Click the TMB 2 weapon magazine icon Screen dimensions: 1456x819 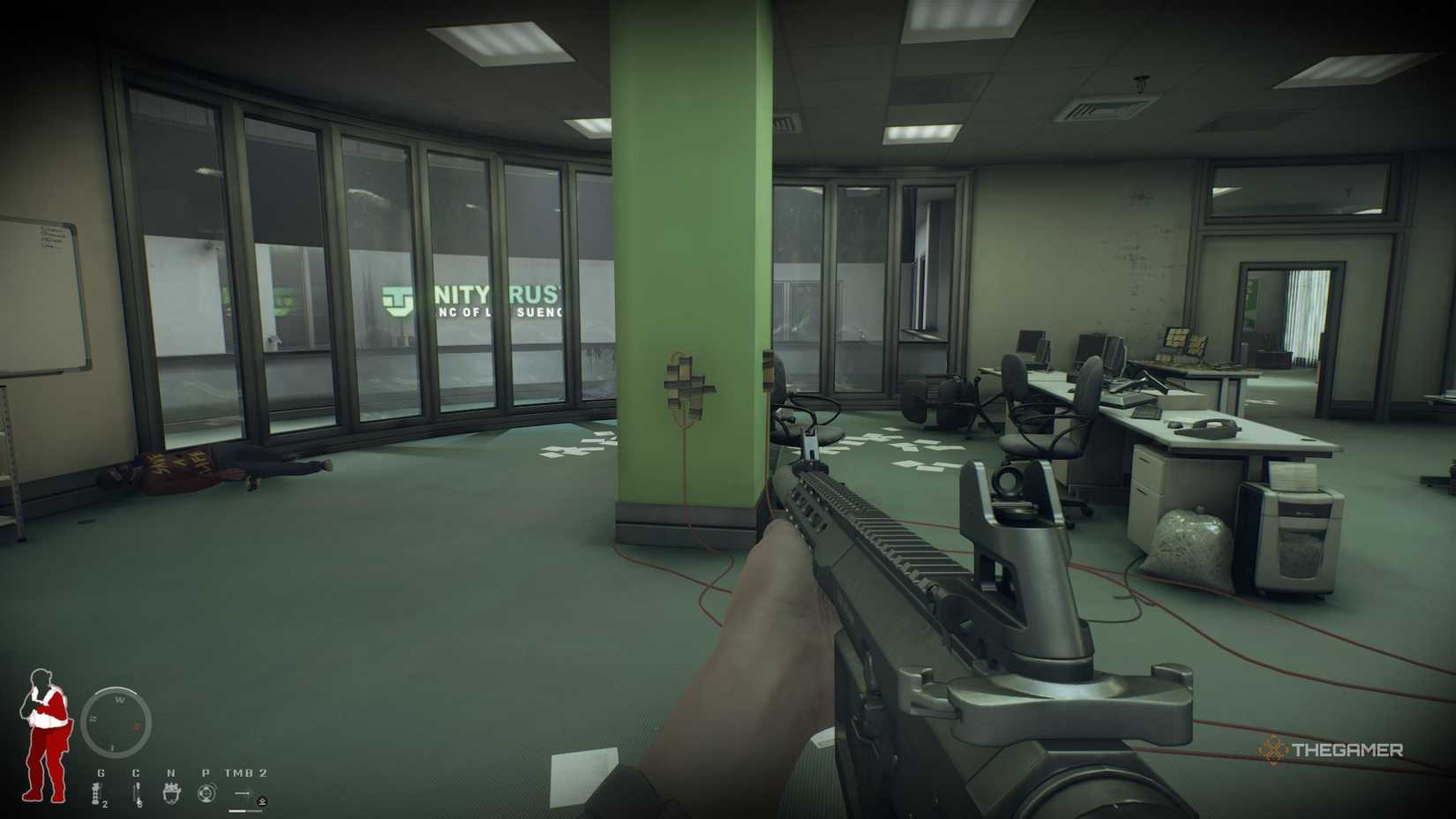pos(244,793)
